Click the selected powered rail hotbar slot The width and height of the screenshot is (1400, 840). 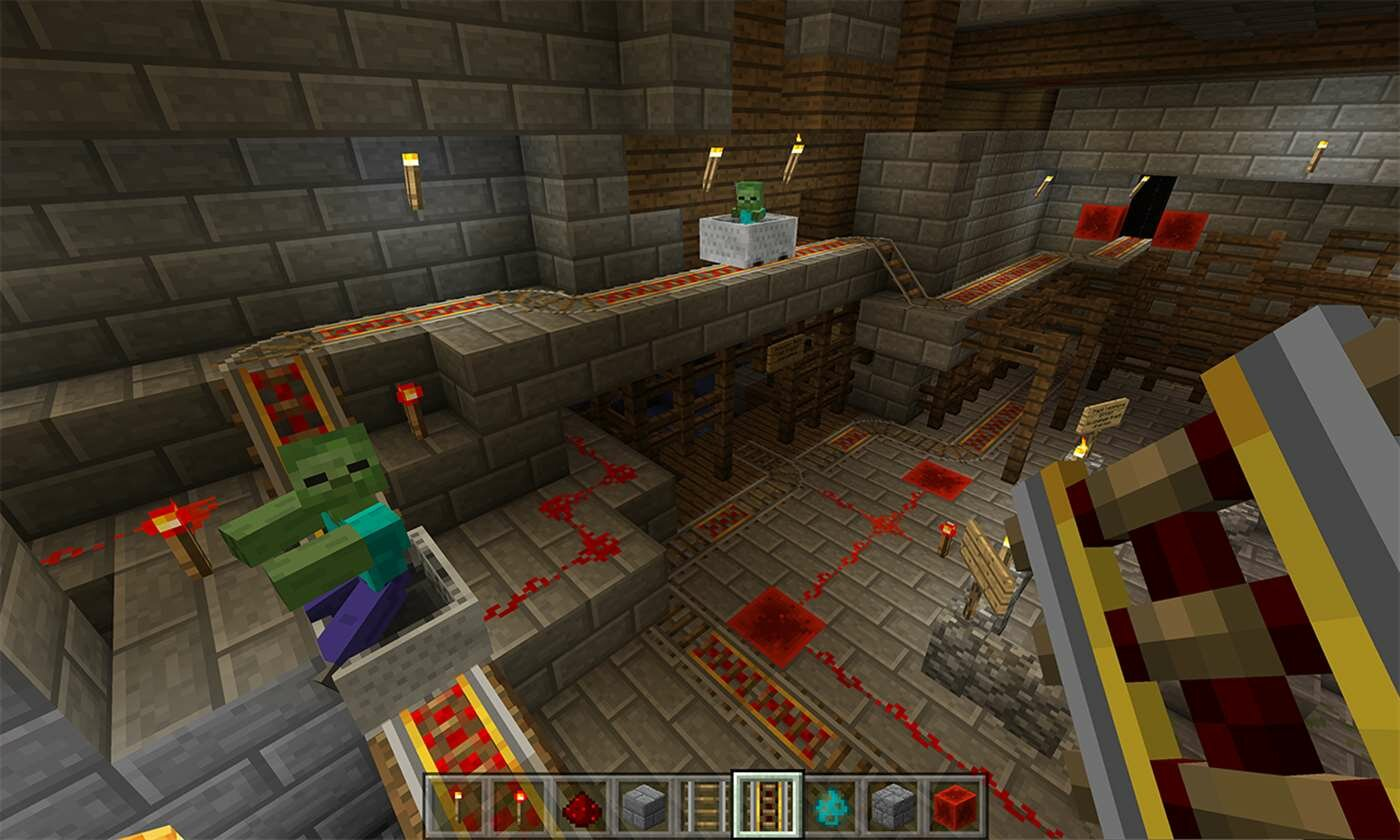click(766, 808)
